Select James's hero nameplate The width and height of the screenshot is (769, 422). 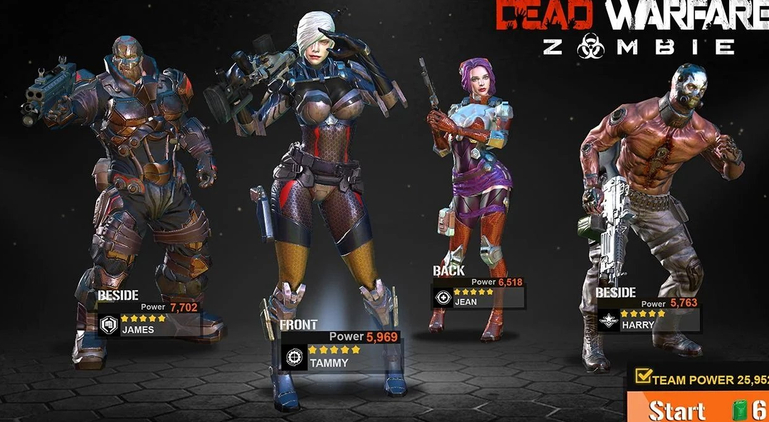tap(150, 323)
